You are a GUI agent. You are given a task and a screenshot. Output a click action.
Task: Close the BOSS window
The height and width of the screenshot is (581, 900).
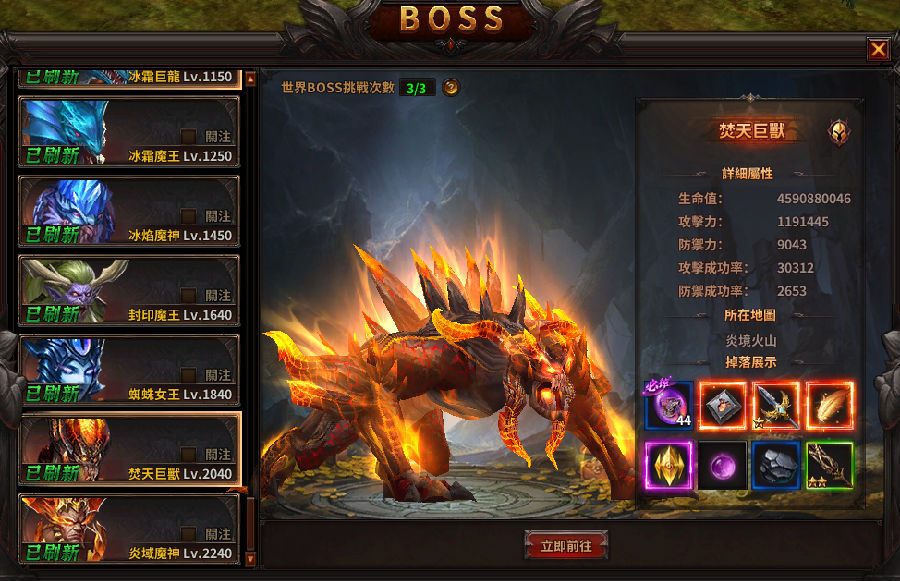click(878, 49)
